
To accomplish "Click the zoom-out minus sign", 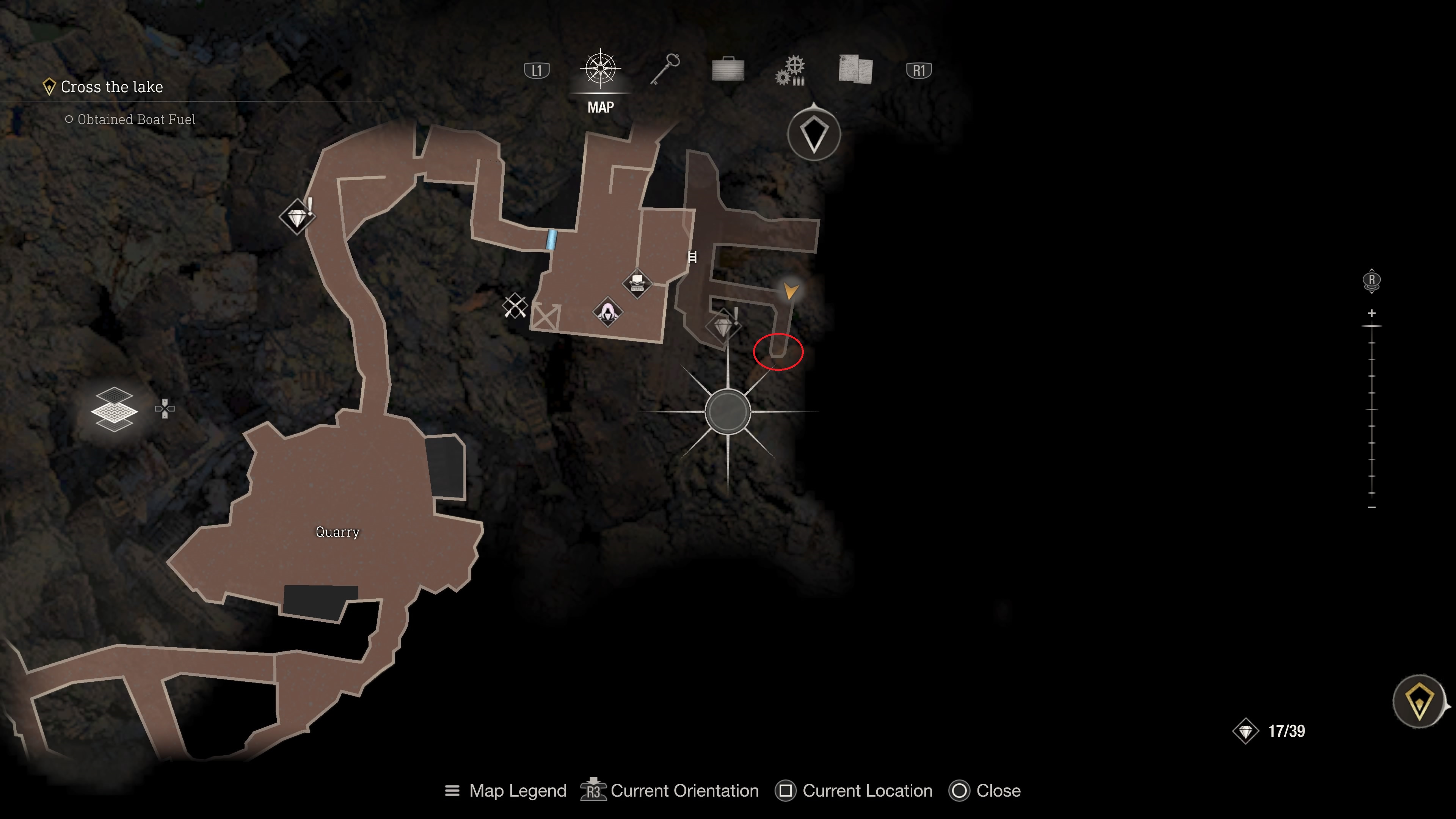I will [x=1372, y=508].
